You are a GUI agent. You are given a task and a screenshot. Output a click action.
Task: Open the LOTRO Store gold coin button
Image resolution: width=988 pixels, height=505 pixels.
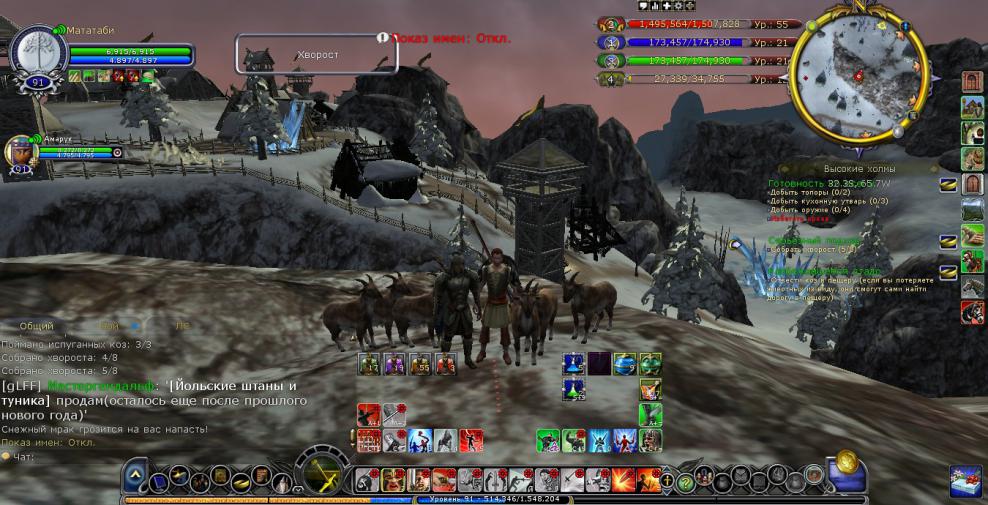[x=848, y=462]
